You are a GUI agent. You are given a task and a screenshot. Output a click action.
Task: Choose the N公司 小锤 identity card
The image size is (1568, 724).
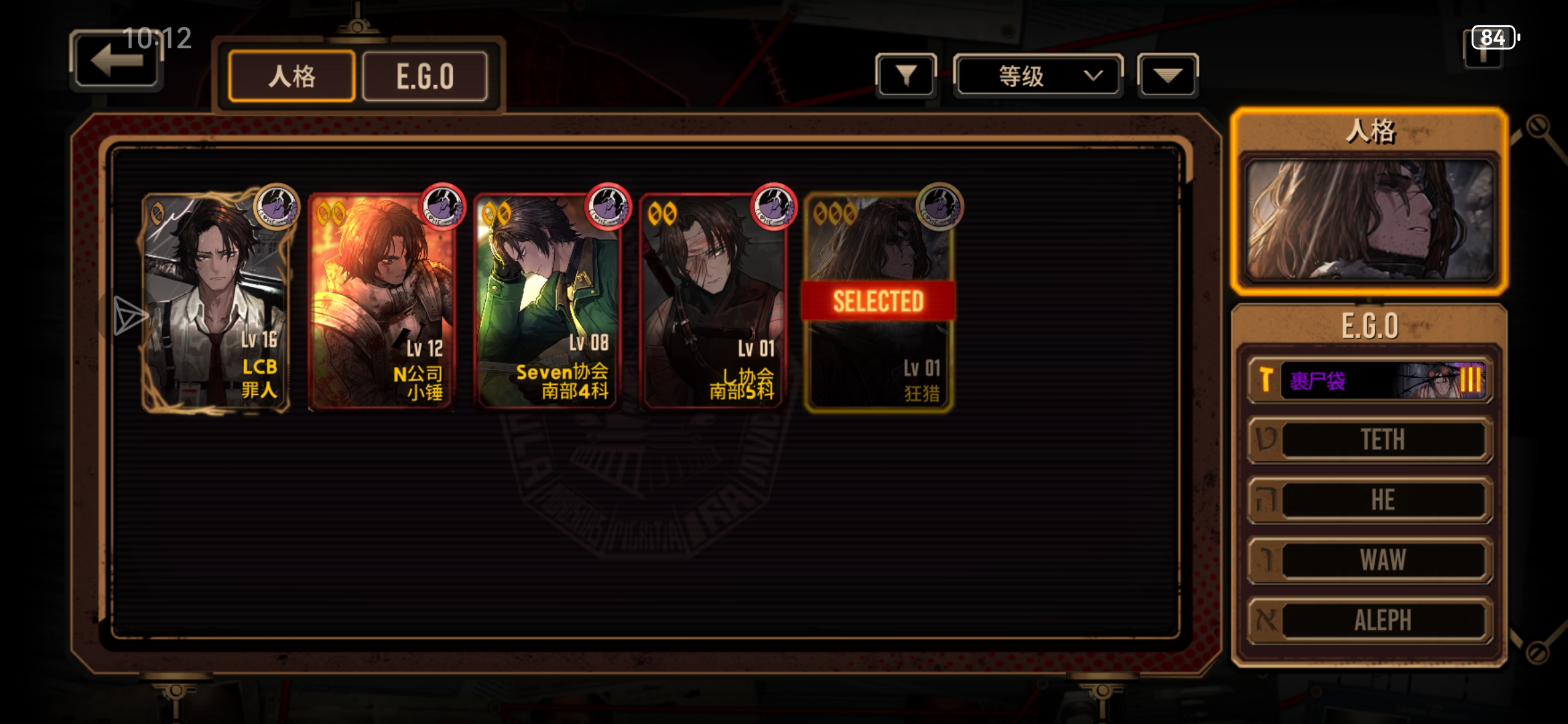381,302
